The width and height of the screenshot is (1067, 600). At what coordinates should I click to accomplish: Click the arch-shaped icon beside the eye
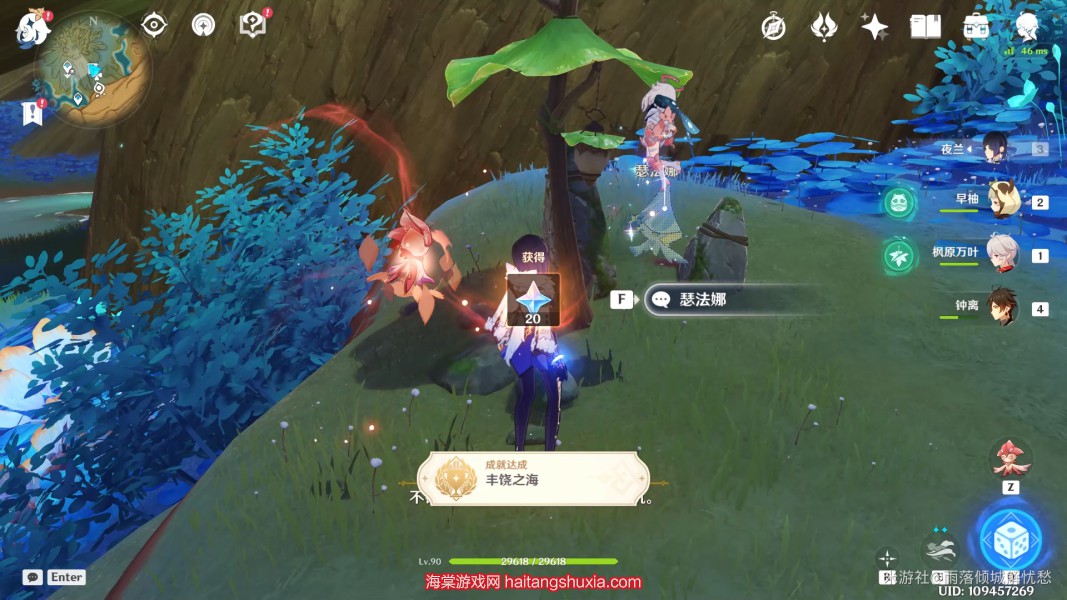[x=203, y=25]
